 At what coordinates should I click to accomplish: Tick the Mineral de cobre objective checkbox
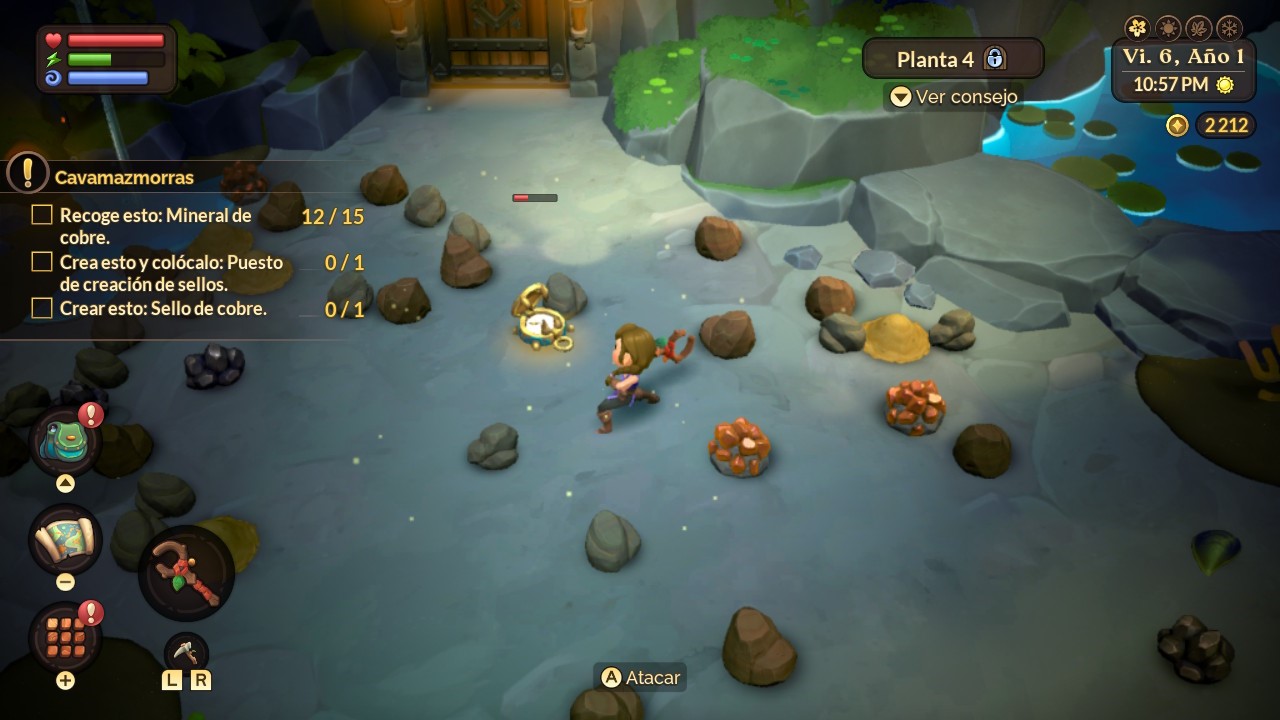coord(42,215)
